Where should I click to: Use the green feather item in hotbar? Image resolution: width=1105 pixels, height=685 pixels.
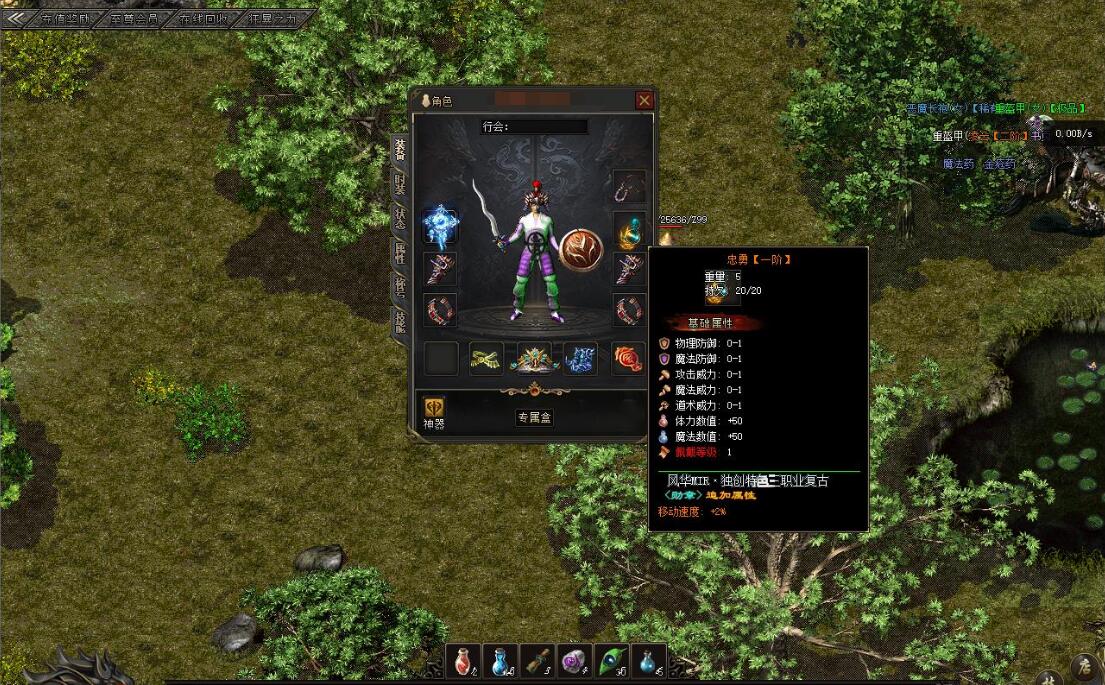click(609, 660)
